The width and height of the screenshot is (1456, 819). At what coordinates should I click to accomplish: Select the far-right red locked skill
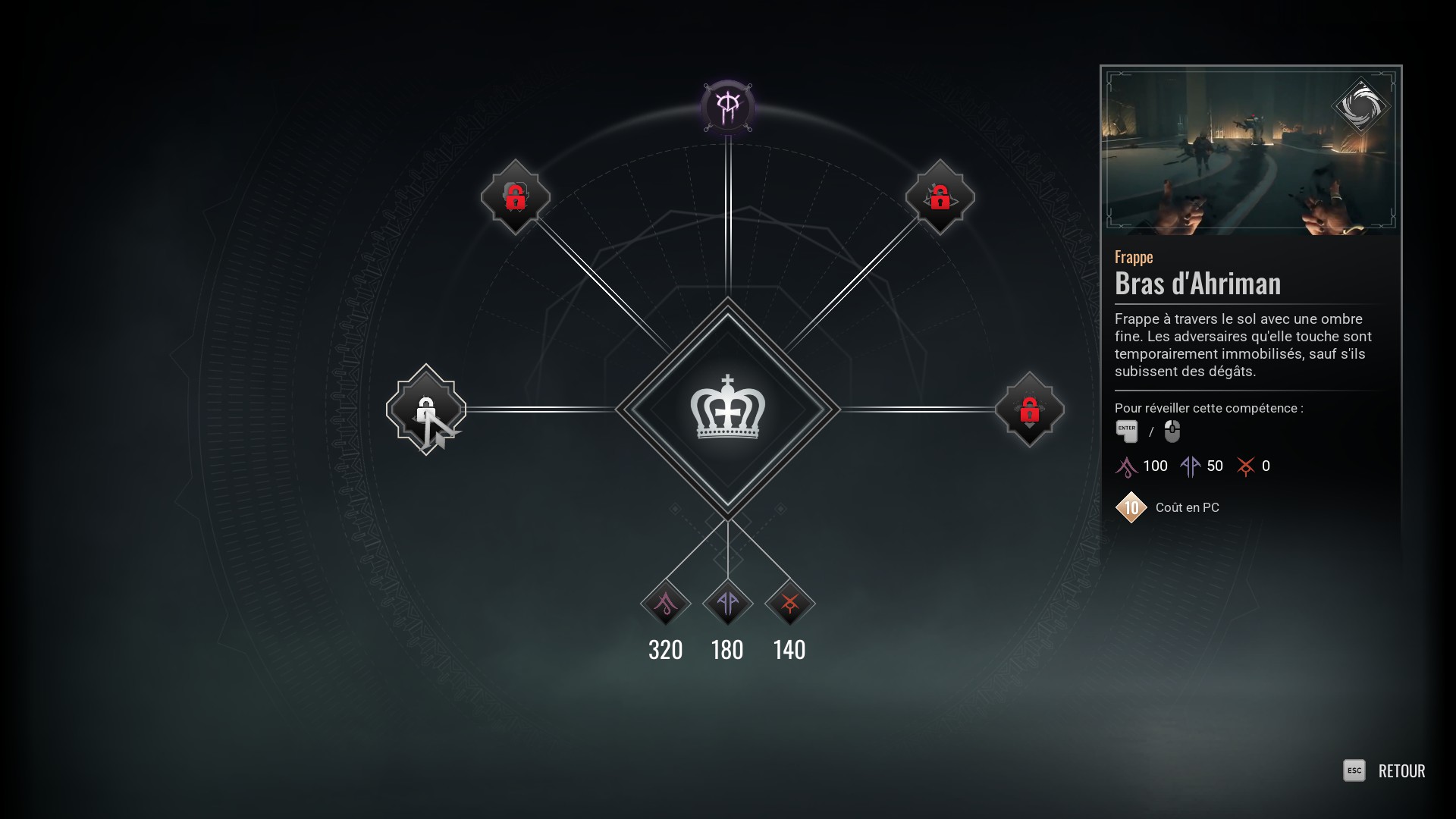tap(1029, 409)
